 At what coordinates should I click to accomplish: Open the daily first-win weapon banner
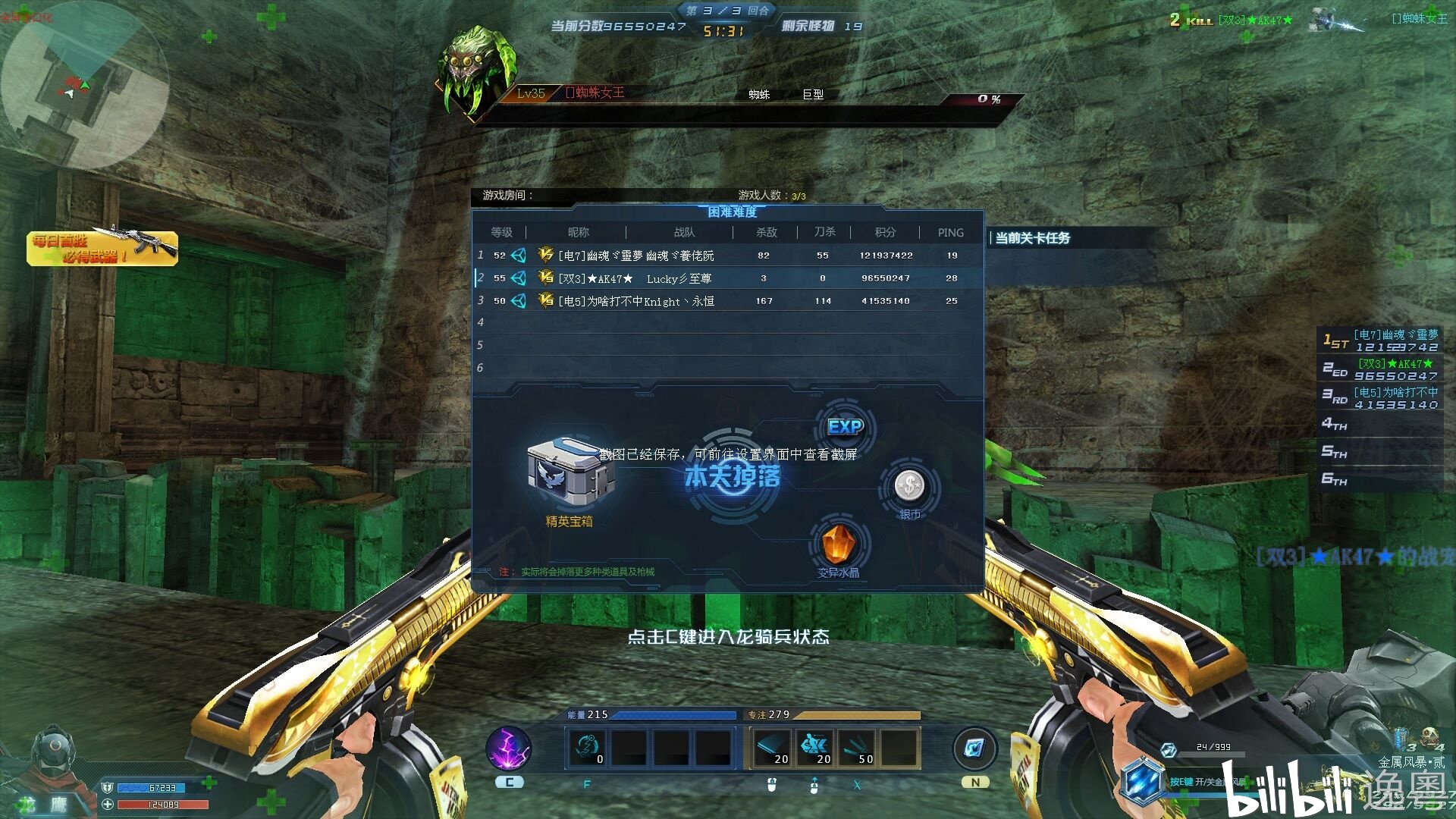pyautogui.click(x=102, y=248)
